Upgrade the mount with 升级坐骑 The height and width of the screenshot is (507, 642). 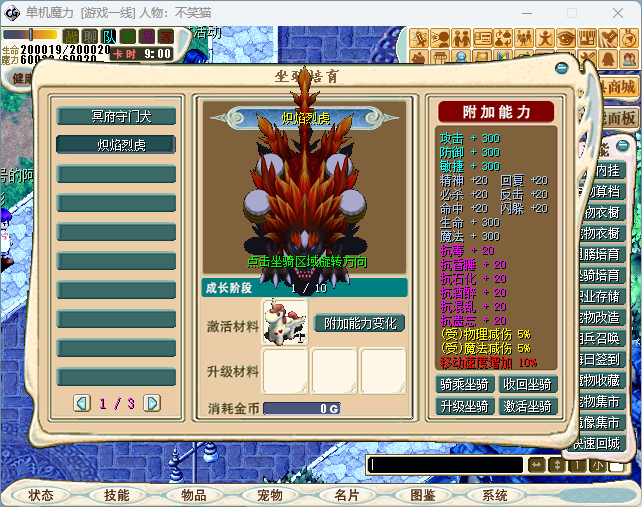[465, 406]
